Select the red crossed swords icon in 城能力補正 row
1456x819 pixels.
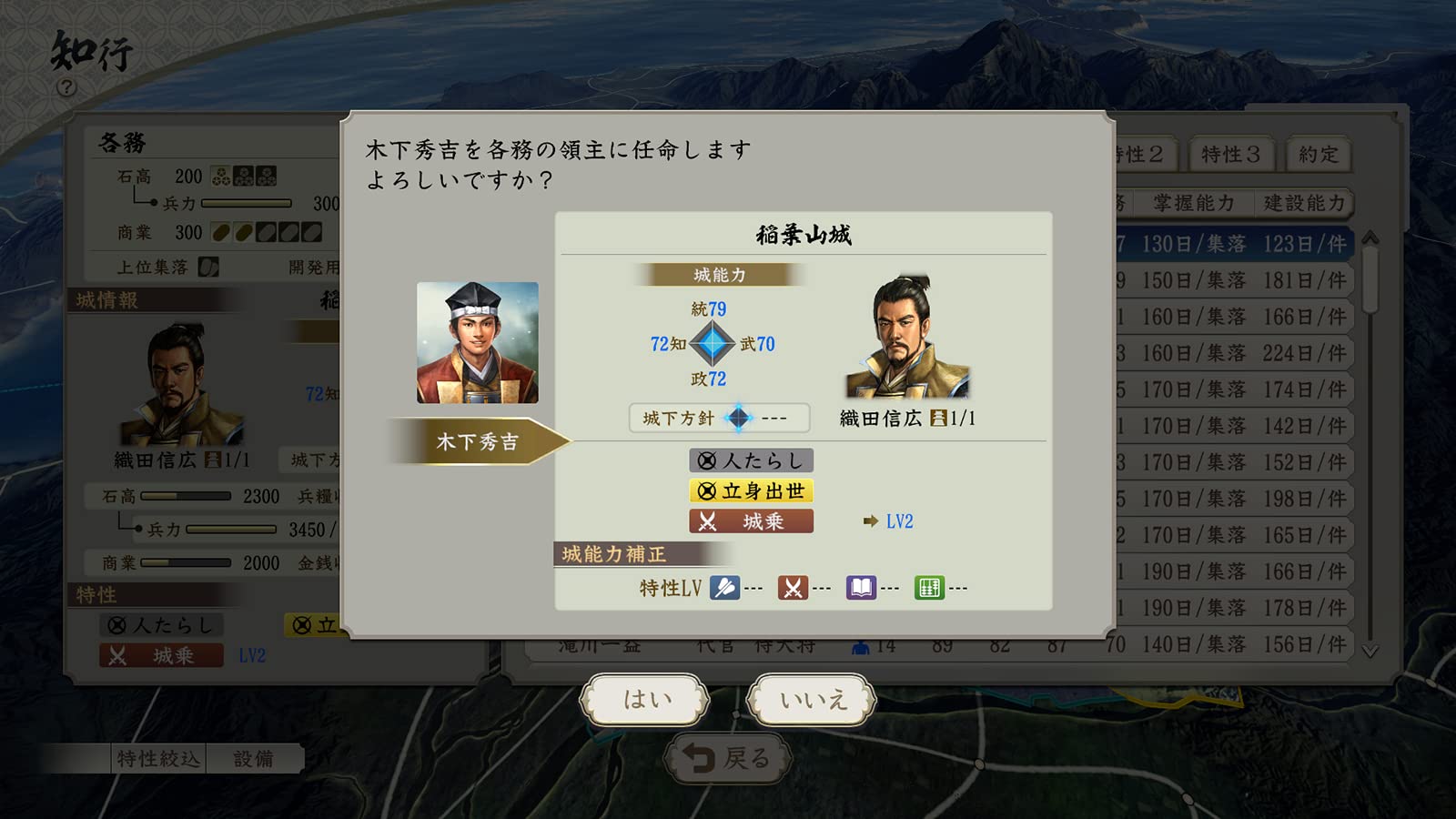pos(793,587)
